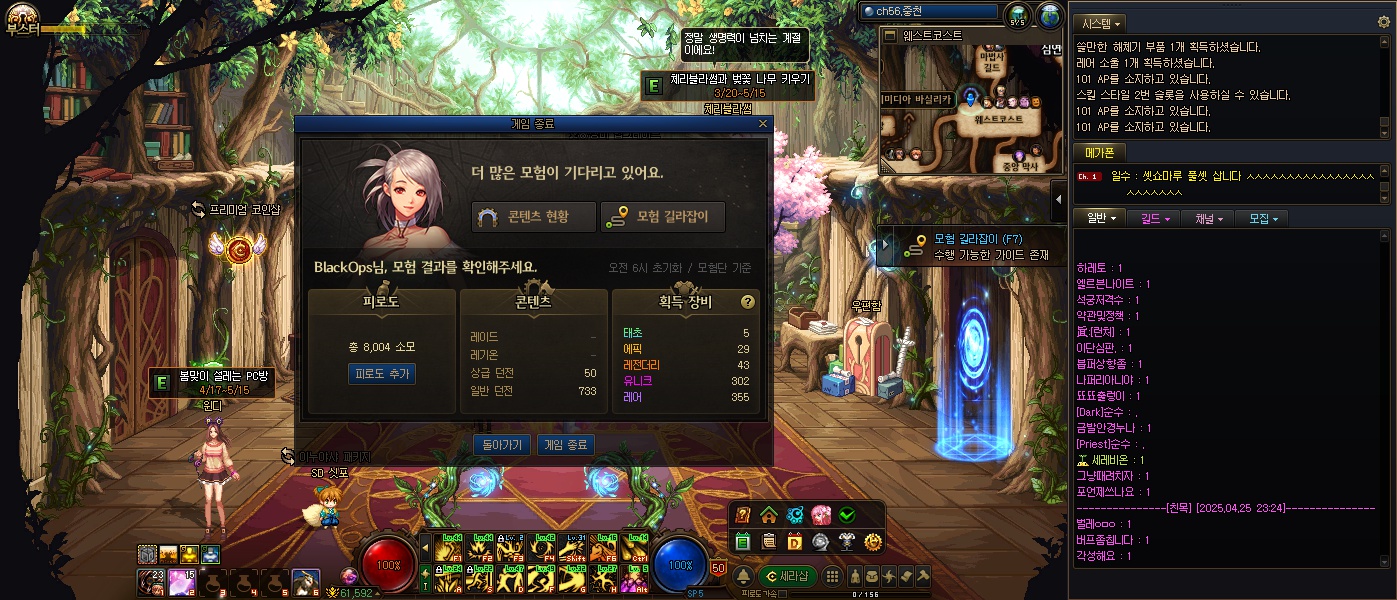The width and height of the screenshot is (1397, 600).
Task: Close the 게임 종료 dialog window
Action: (763, 124)
